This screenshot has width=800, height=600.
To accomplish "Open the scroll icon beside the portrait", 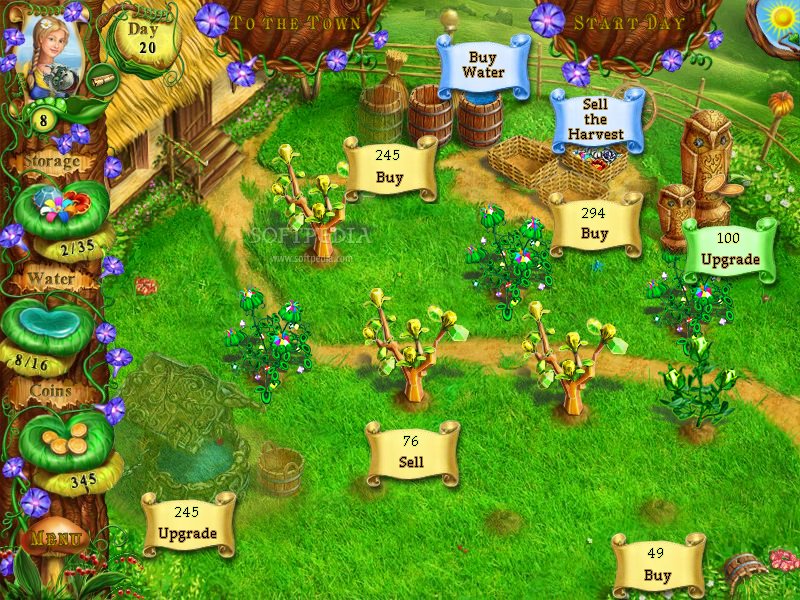I will (x=99, y=73).
